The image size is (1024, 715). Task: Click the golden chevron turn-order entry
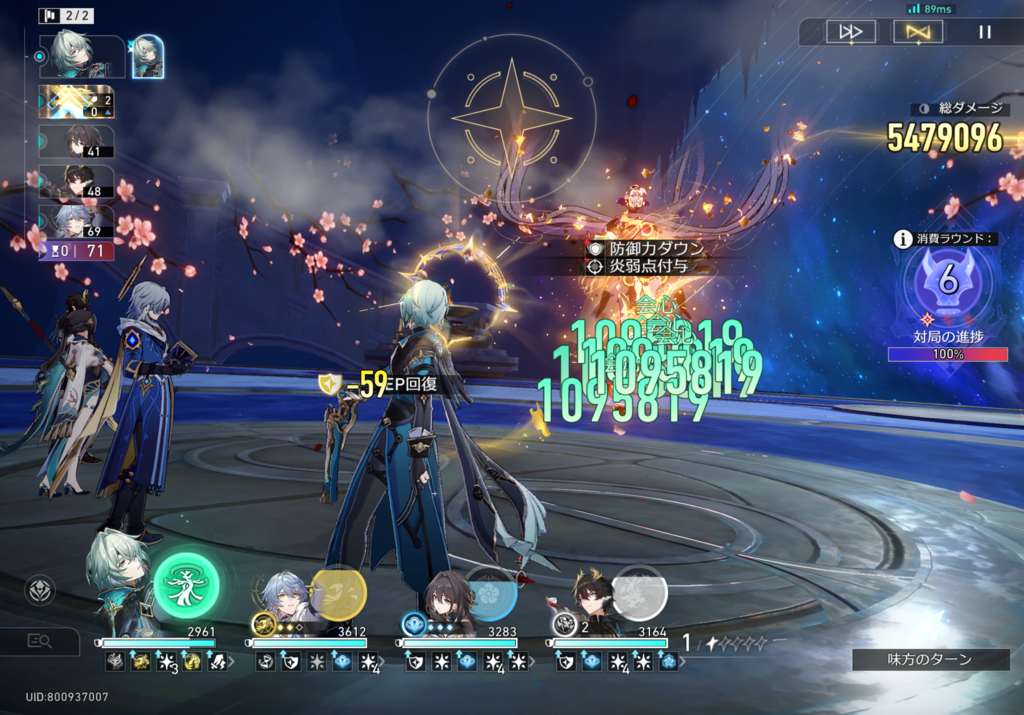76,101
